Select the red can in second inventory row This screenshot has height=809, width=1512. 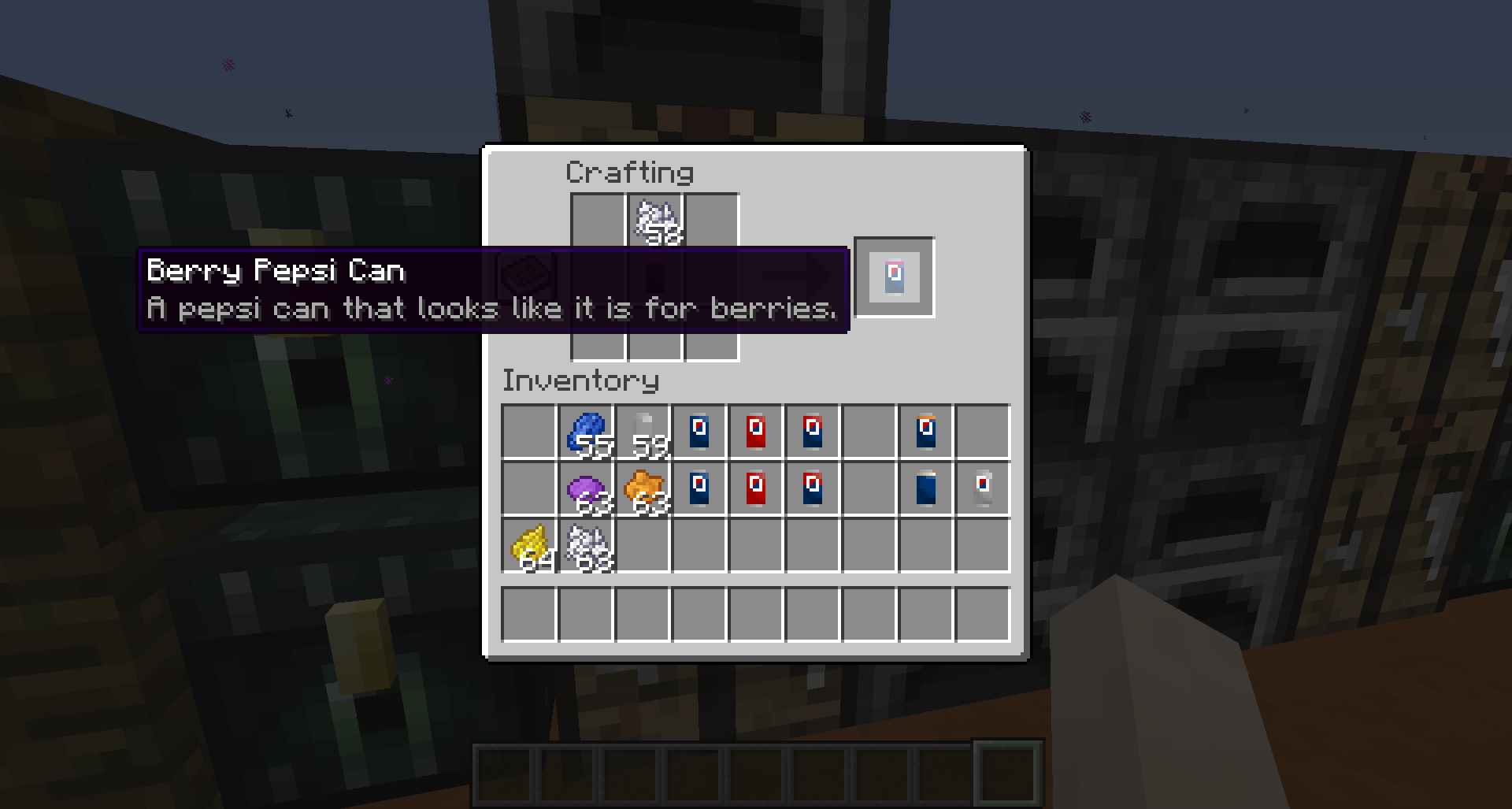point(756,488)
